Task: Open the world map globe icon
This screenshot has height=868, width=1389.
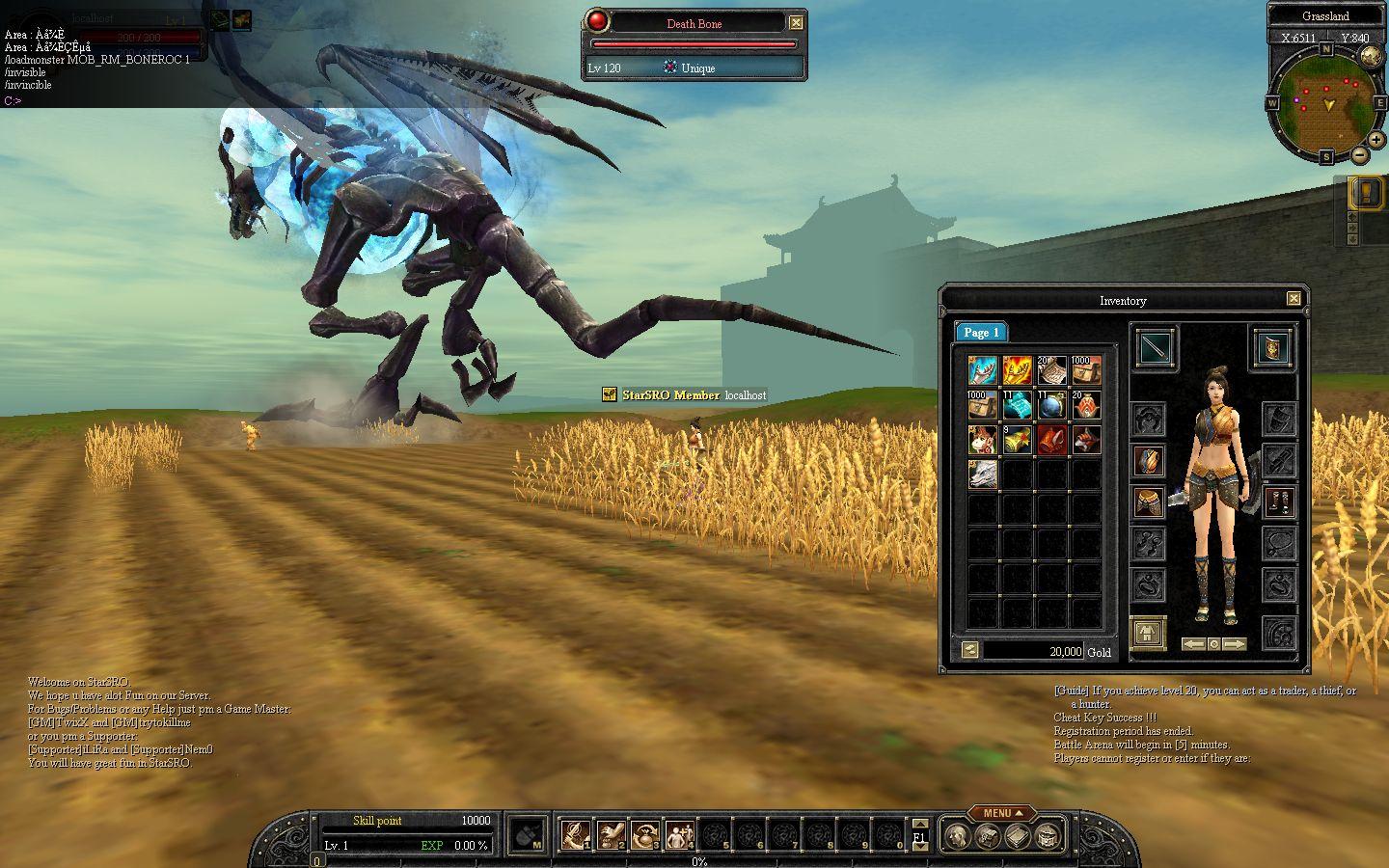Action: tap(1370, 56)
